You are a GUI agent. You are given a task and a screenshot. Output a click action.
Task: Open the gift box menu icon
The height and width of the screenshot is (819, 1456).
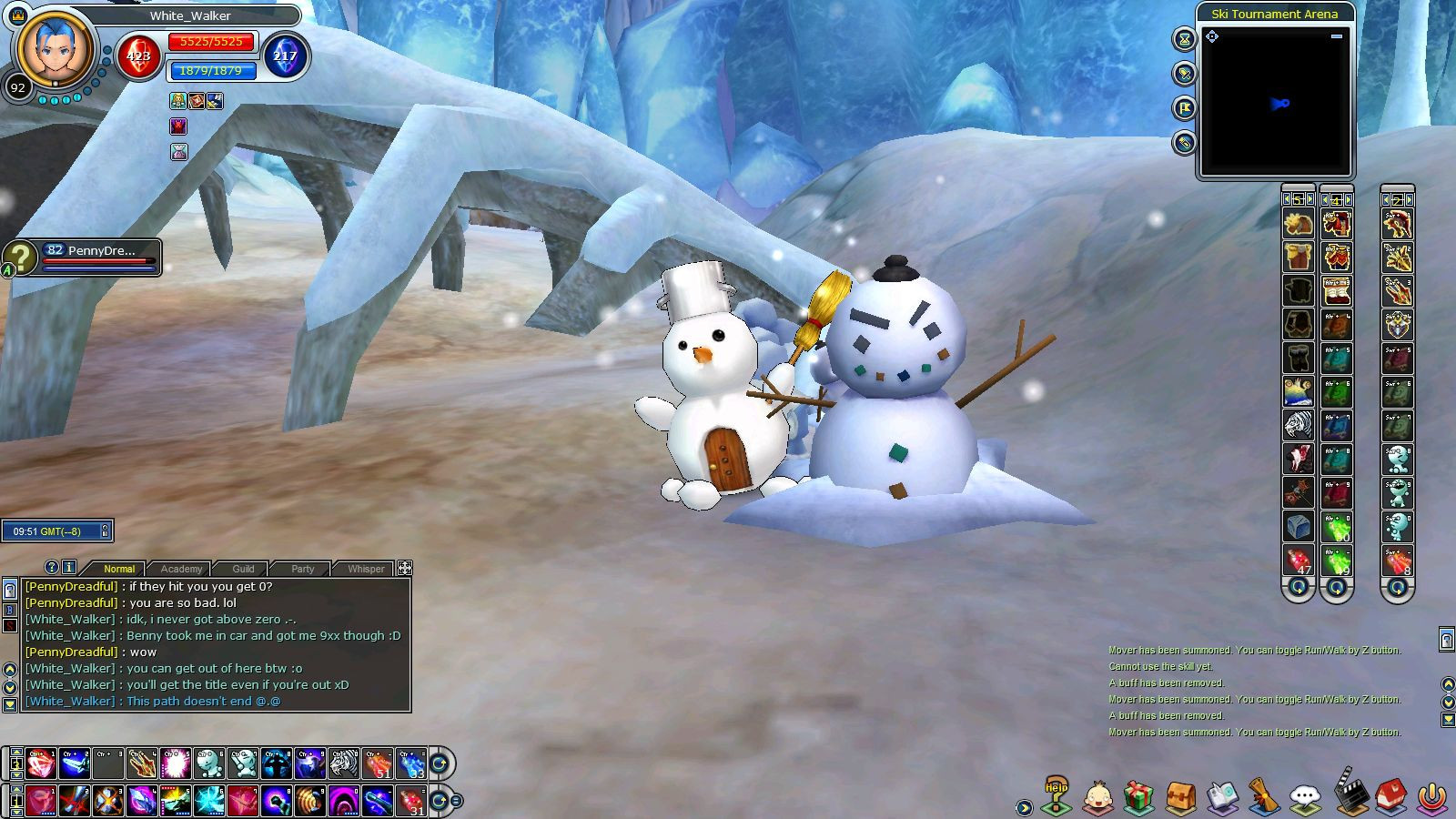[1137, 797]
